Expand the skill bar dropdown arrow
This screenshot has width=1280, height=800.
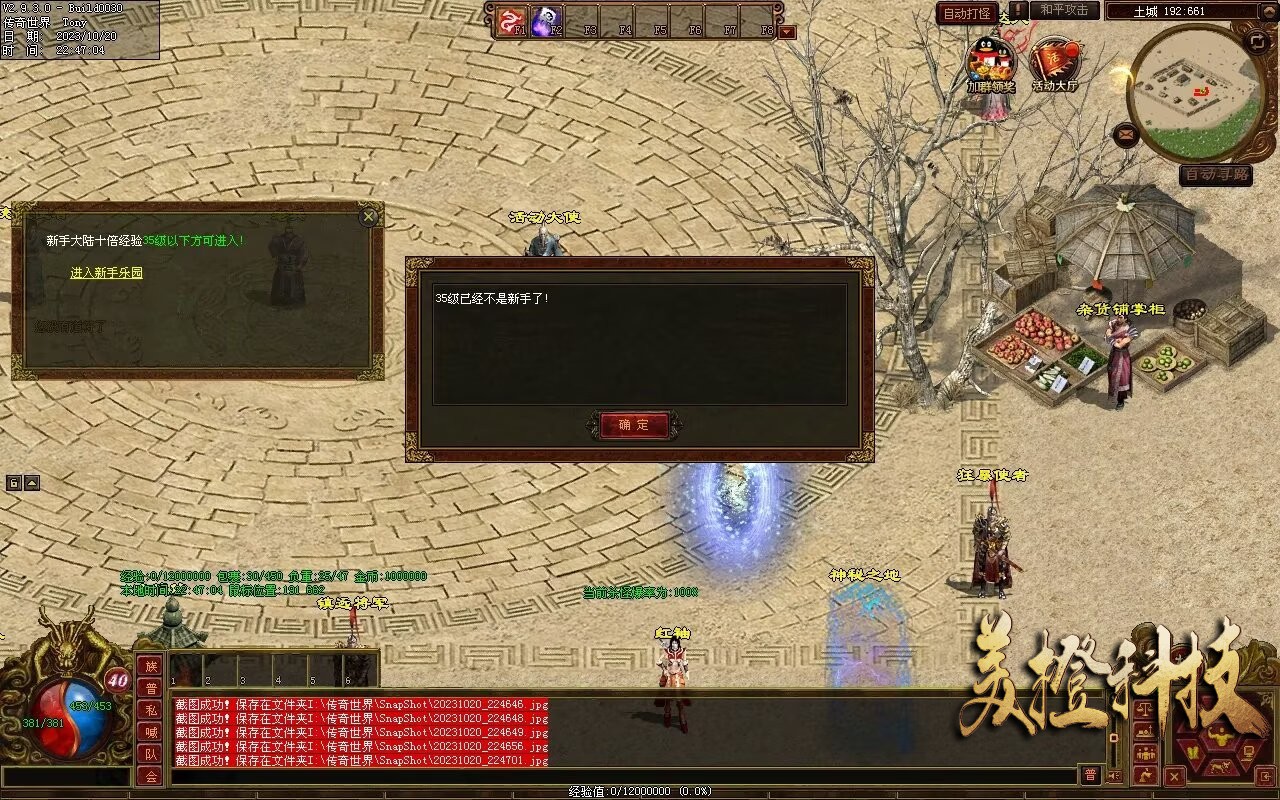(787, 31)
